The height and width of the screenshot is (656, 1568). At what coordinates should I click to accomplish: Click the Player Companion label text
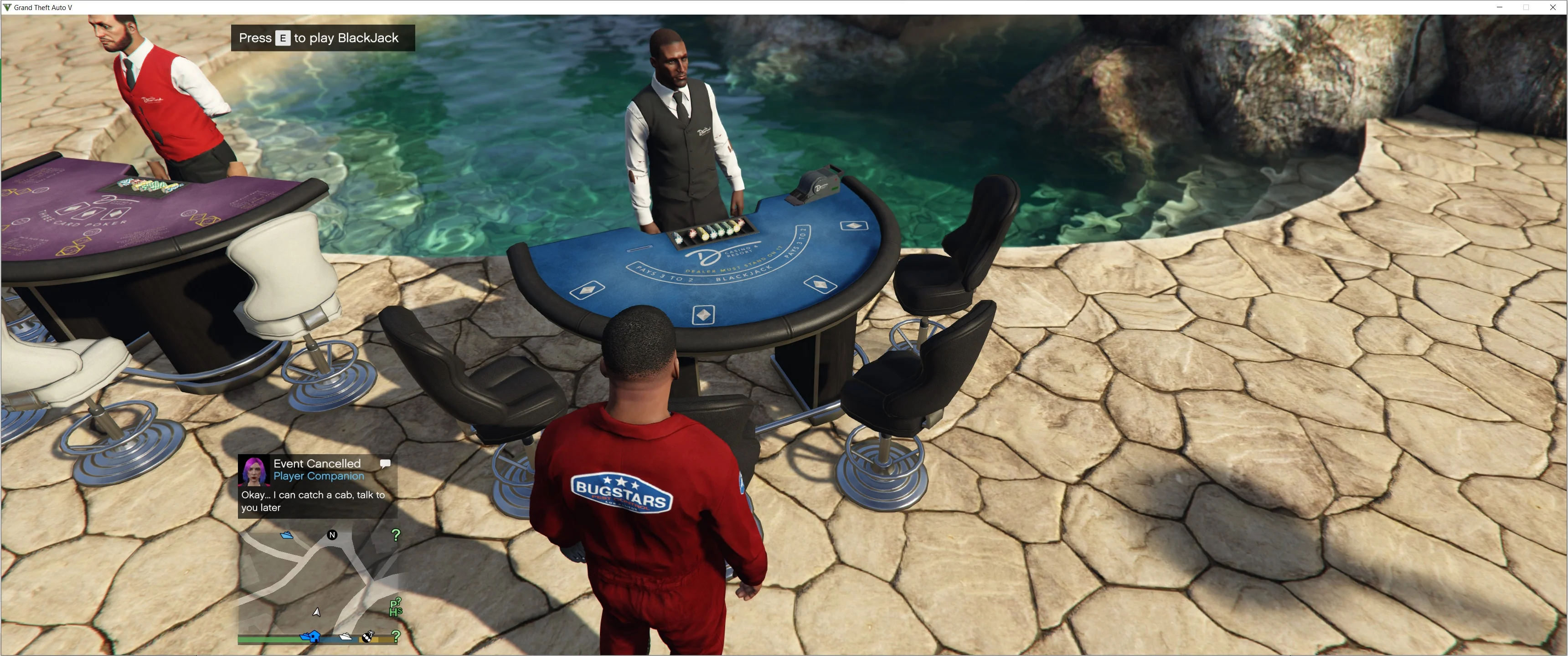coord(318,477)
